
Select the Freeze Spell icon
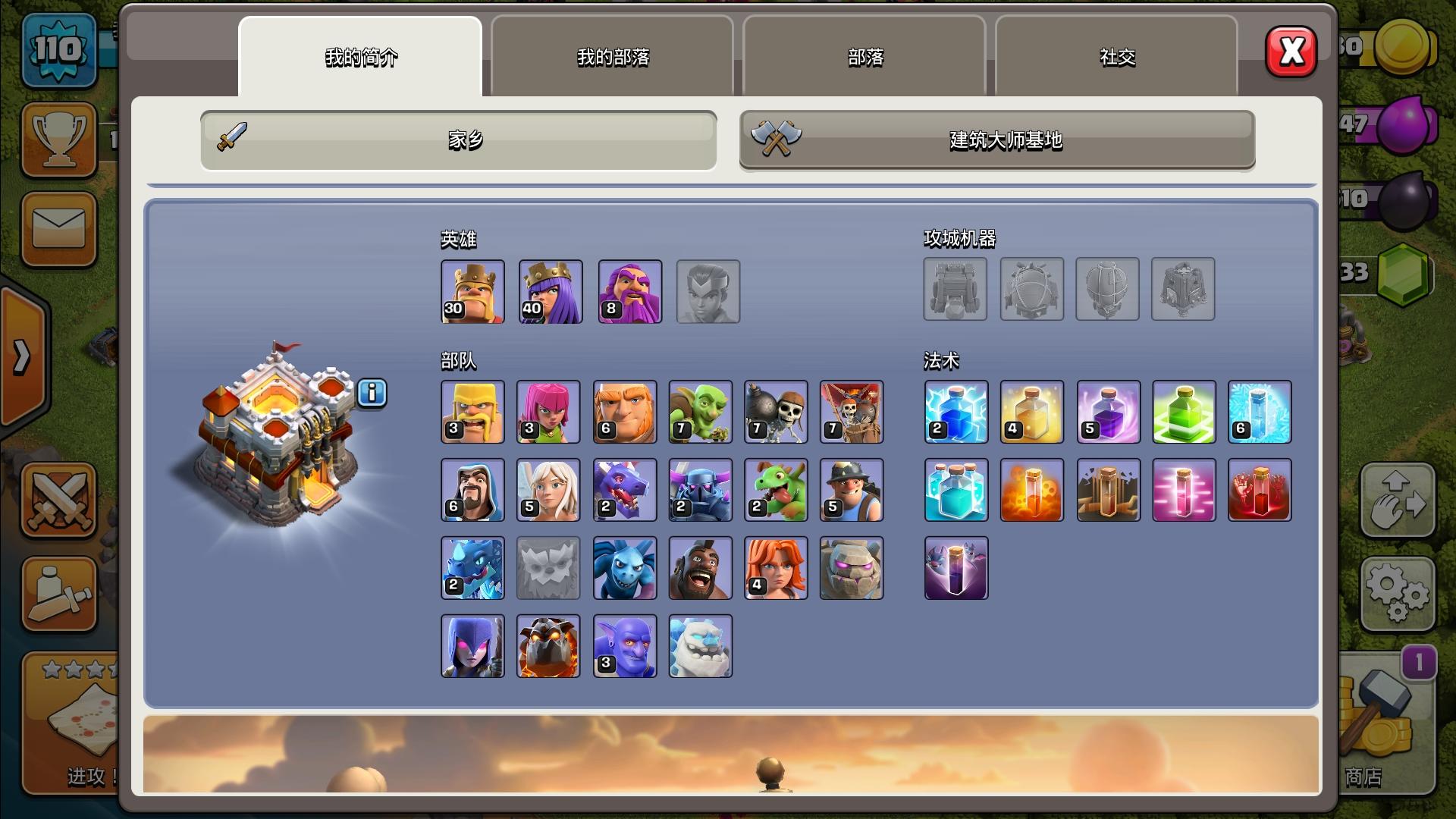point(1260,412)
